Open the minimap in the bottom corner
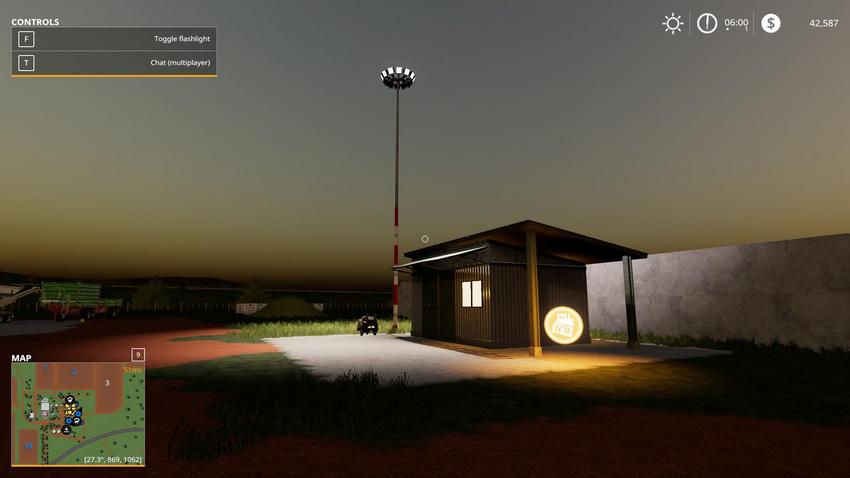 (78, 413)
